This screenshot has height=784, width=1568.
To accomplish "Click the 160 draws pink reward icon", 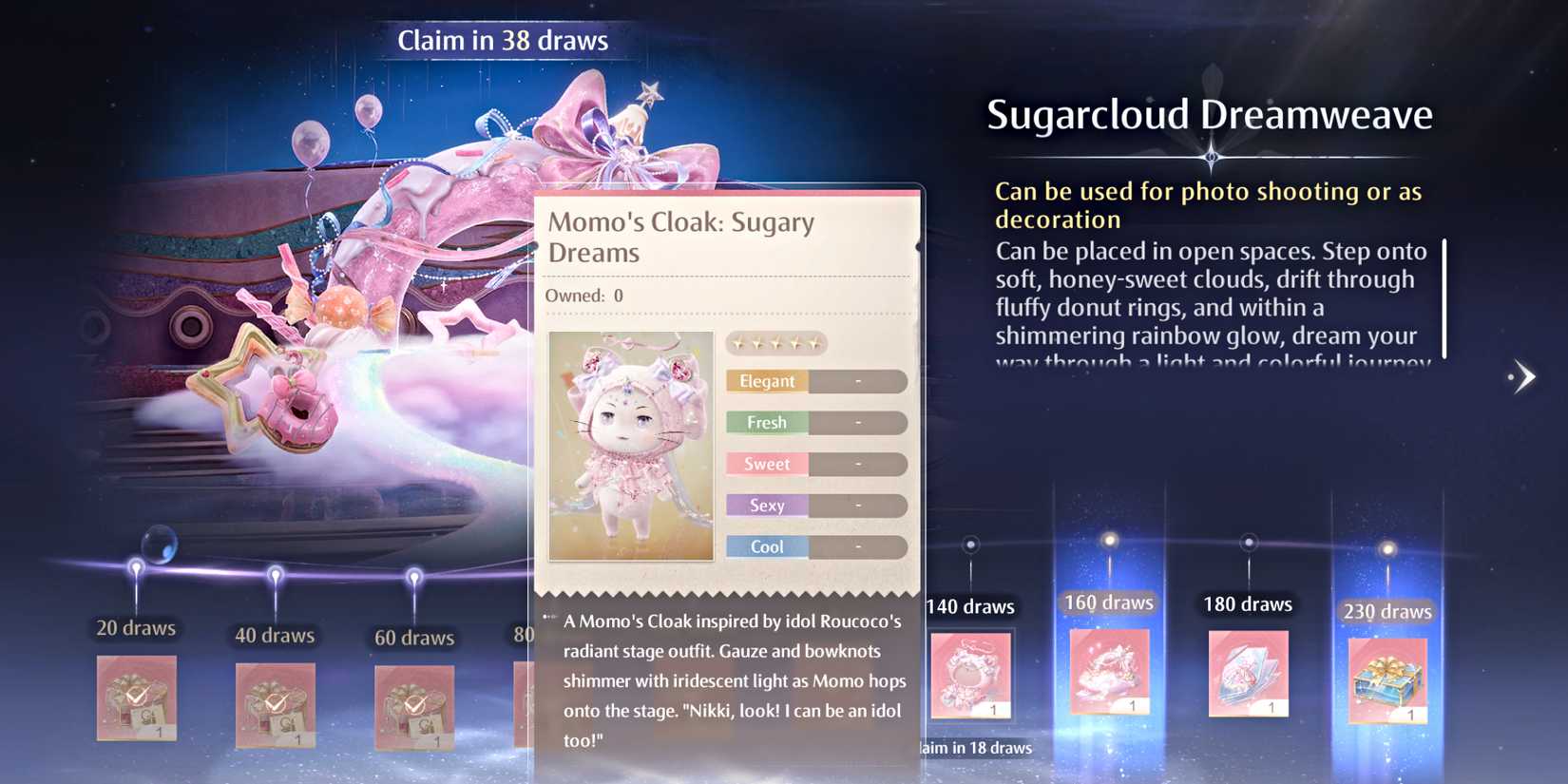I will [1108, 675].
